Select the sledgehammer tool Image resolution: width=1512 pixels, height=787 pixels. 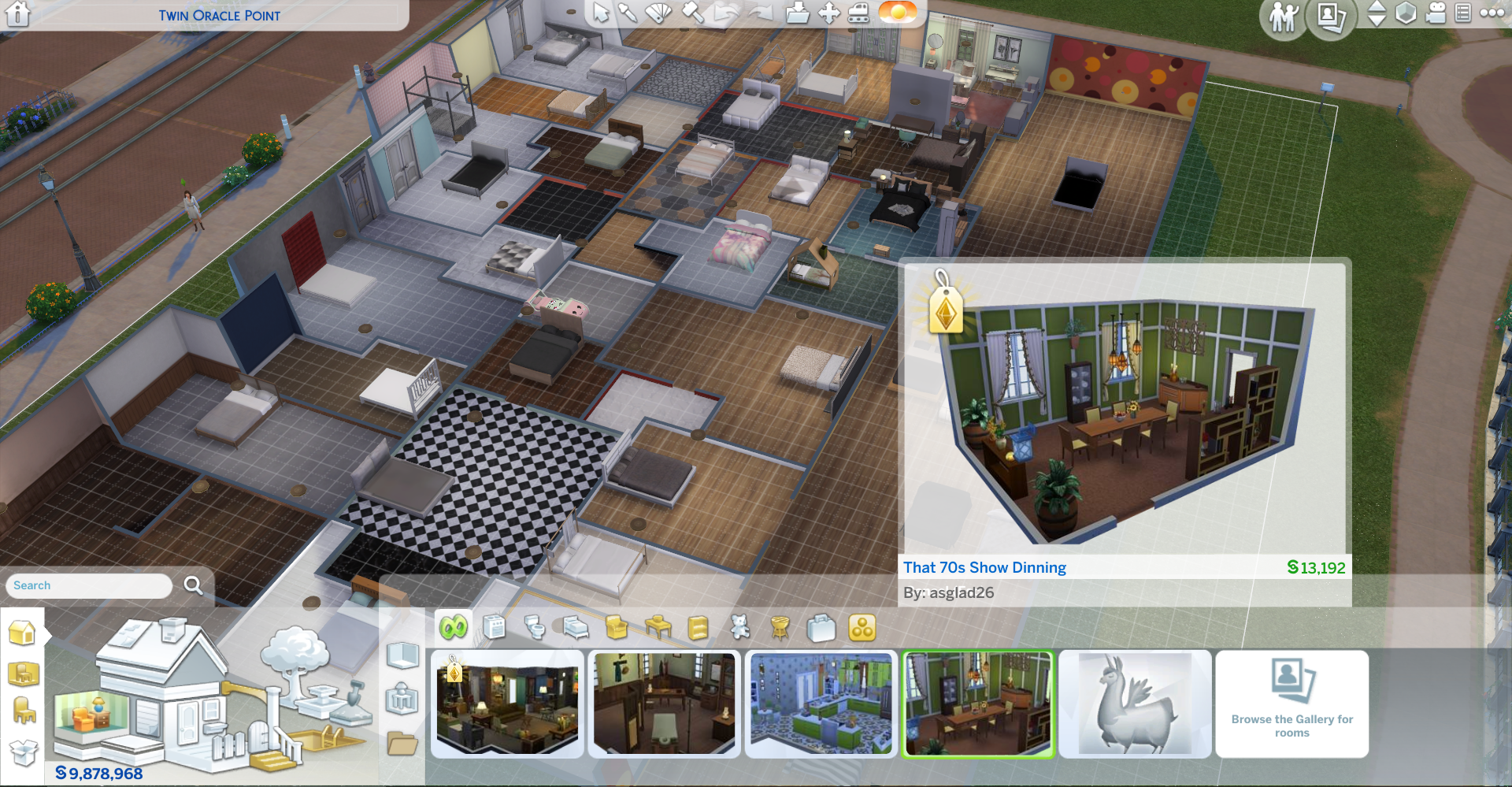point(692,13)
